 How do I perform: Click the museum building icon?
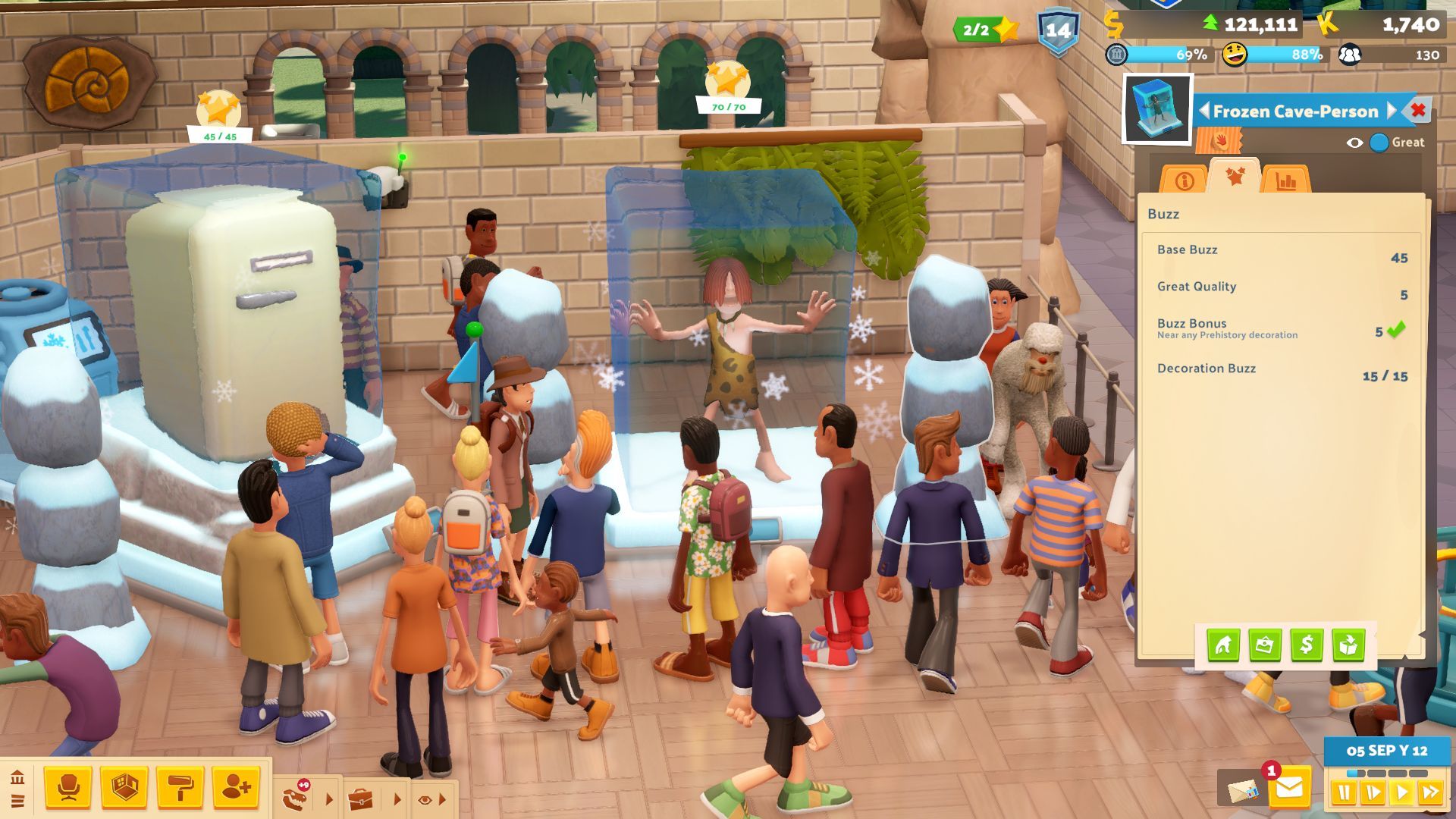click(x=17, y=777)
